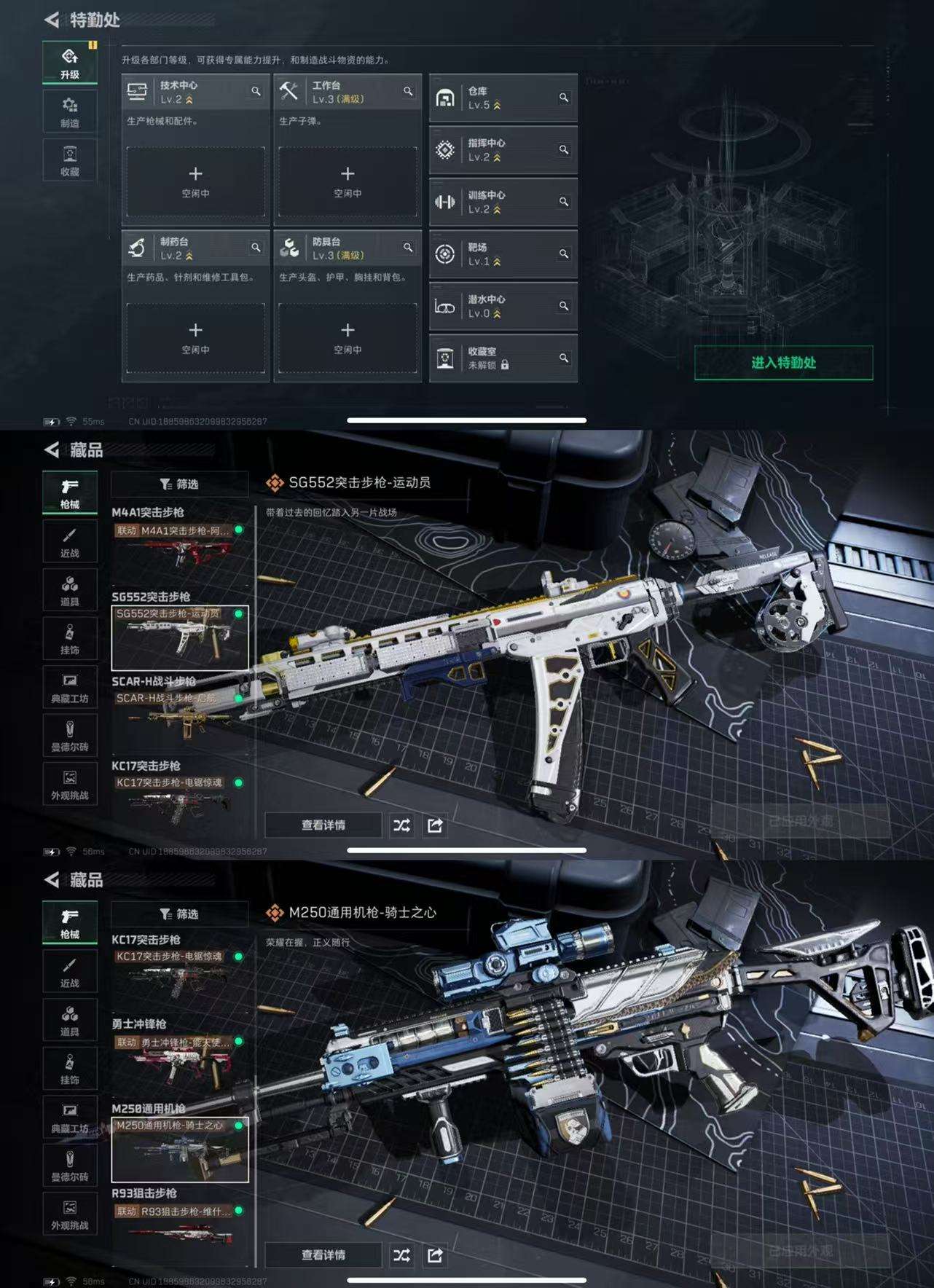Image resolution: width=934 pixels, height=1288 pixels.
Task: Pick the R93狙击步枪 skin thumbnail
Action: (179, 1230)
